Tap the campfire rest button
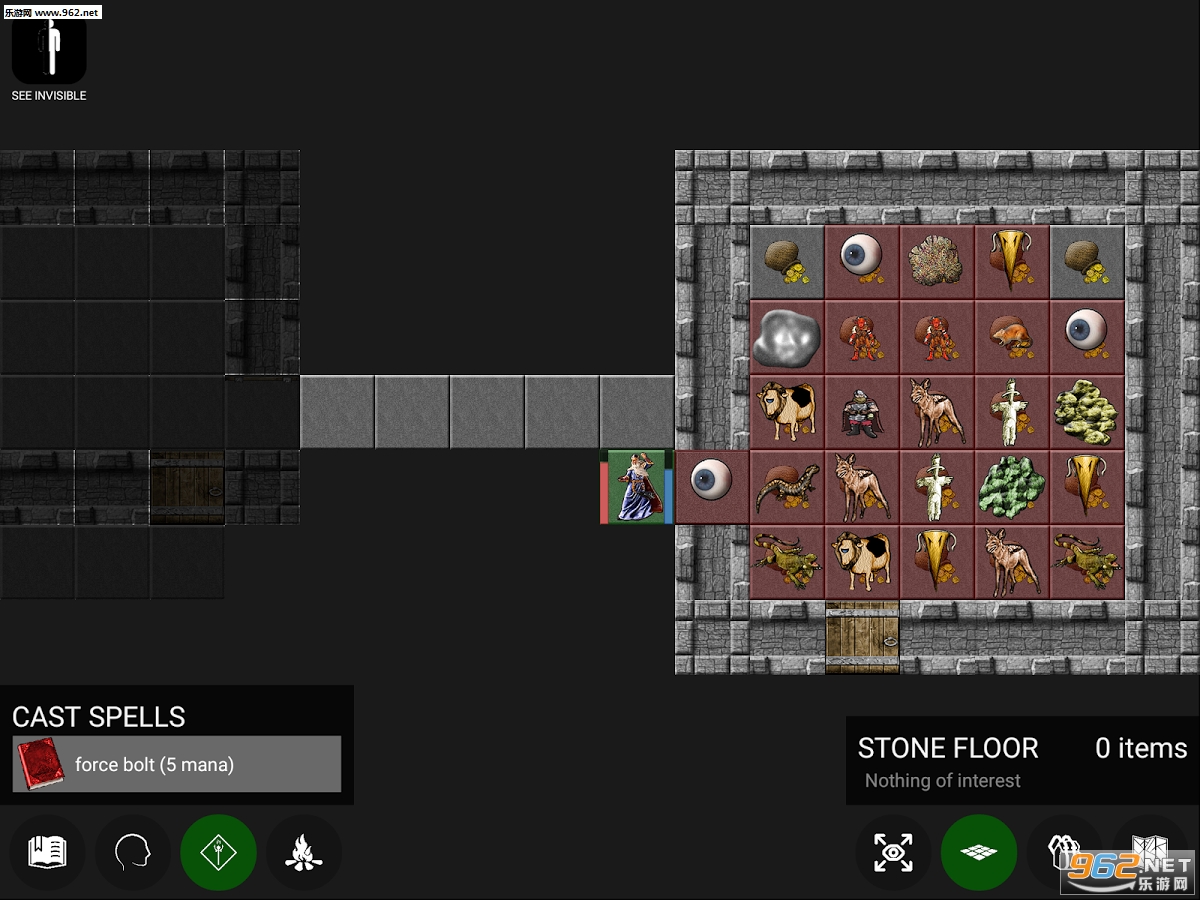 [303, 852]
